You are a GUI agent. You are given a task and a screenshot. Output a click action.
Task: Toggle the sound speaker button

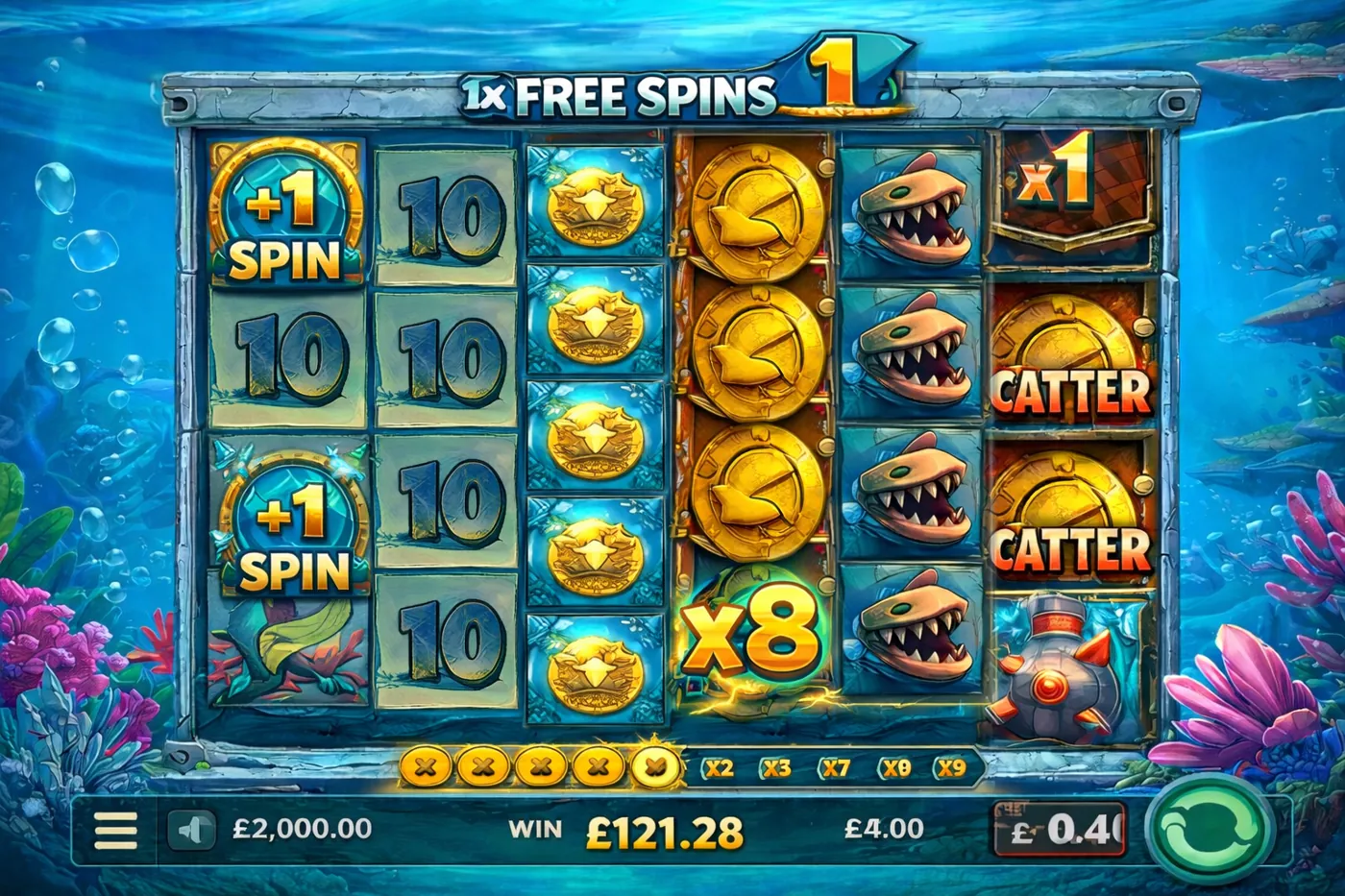191,830
